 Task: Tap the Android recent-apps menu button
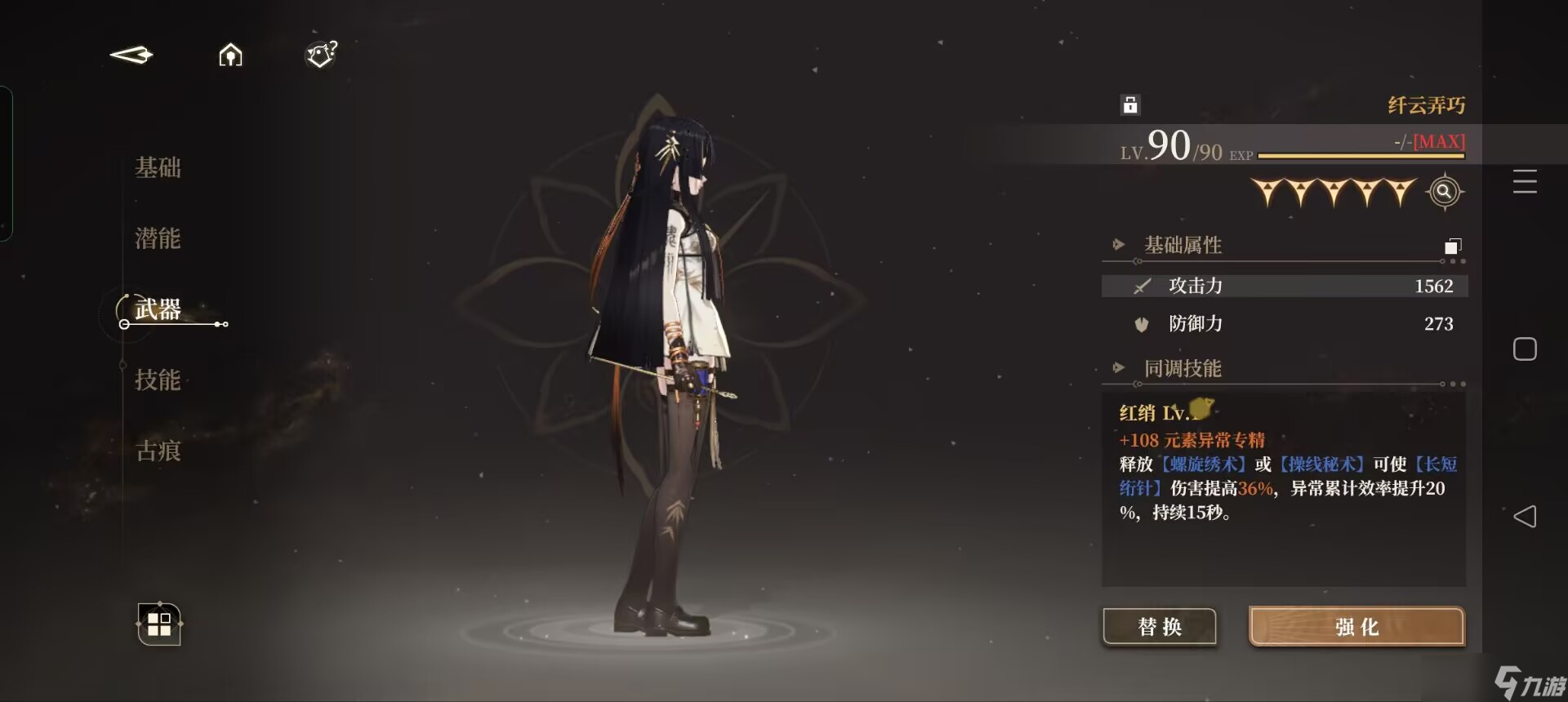coord(1525,181)
